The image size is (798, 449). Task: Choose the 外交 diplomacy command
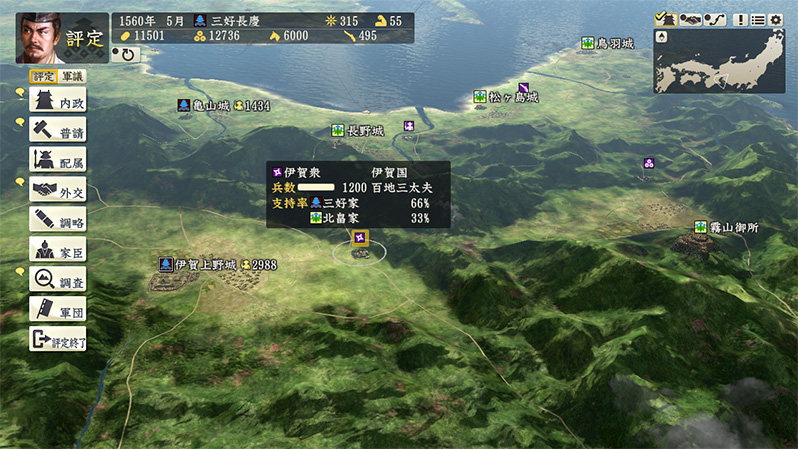click(x=57, y=189)
